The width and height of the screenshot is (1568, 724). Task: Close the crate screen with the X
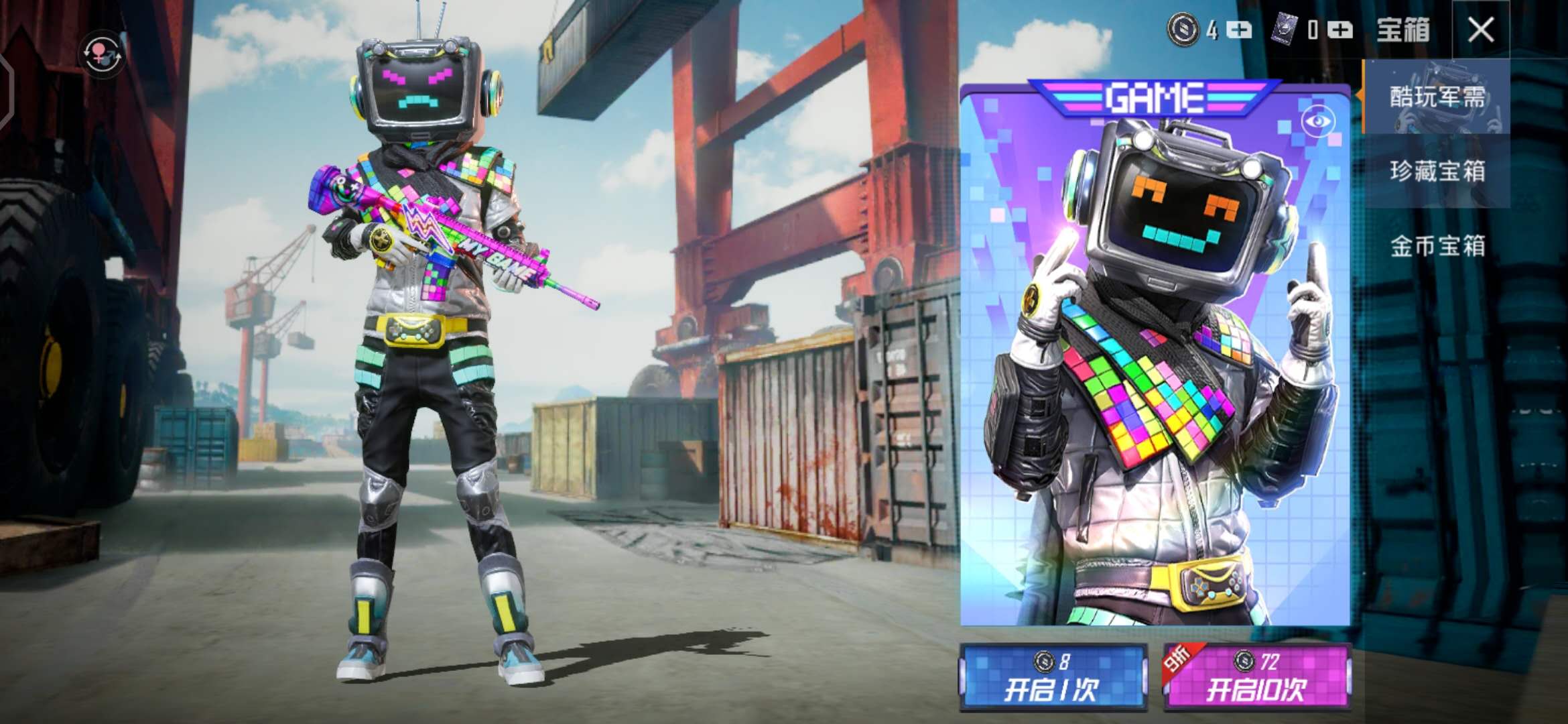click(1480, 29)
